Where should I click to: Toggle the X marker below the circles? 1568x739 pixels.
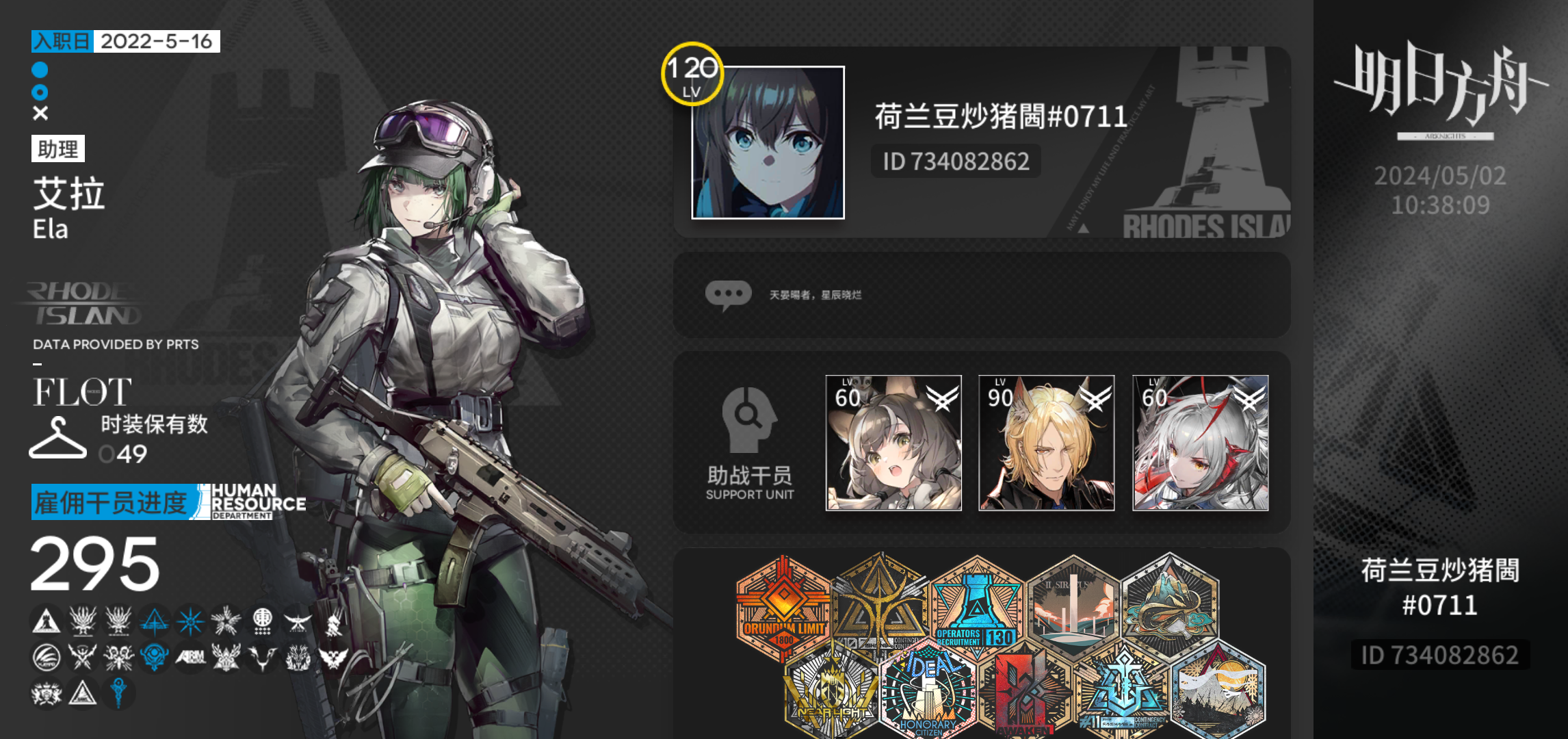[40, 113]
